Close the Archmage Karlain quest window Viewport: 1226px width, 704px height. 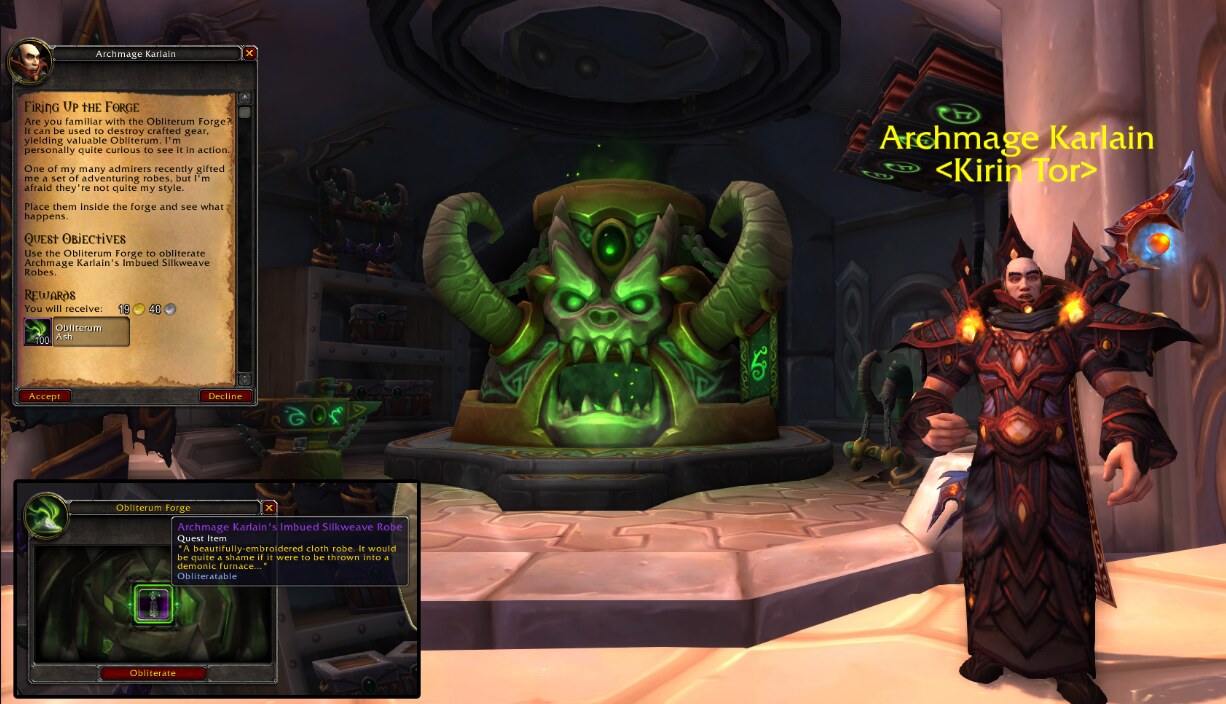(250, 53)
